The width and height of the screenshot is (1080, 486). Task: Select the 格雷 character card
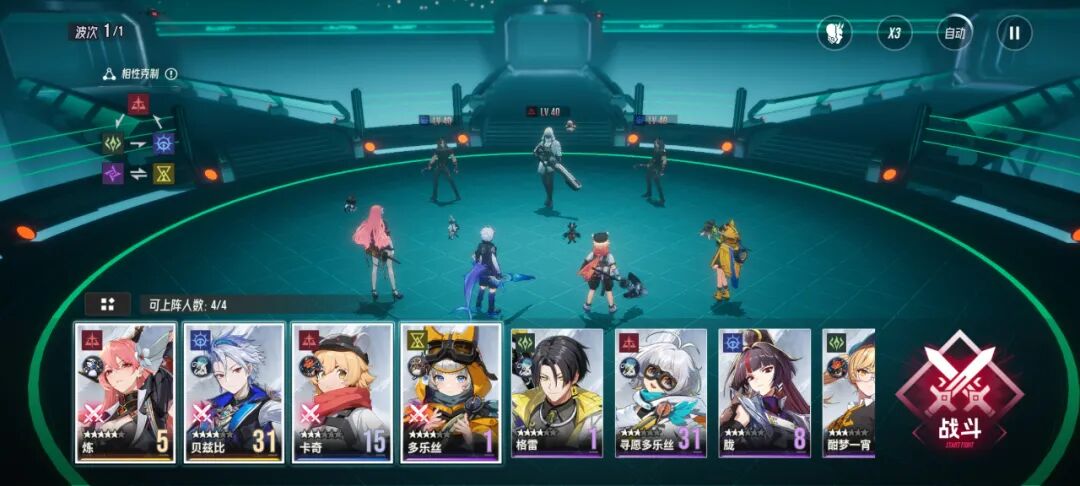coord(557,392)
